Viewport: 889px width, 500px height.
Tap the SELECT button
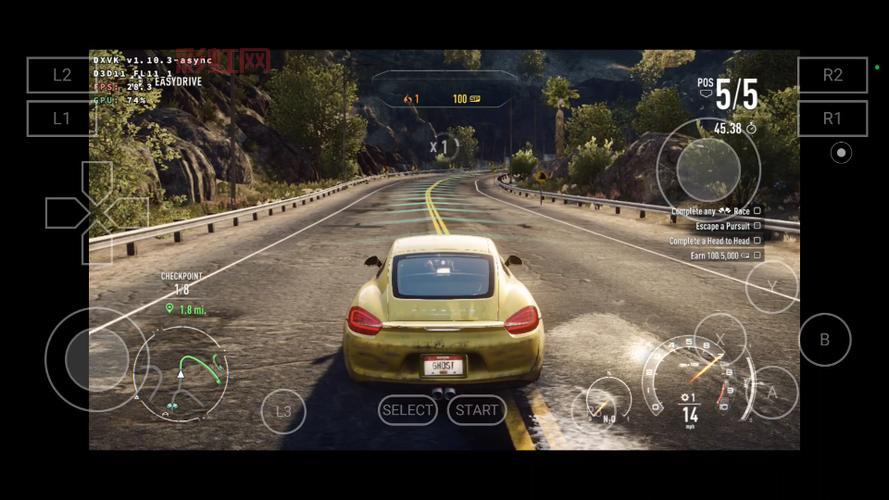point(408,410)
